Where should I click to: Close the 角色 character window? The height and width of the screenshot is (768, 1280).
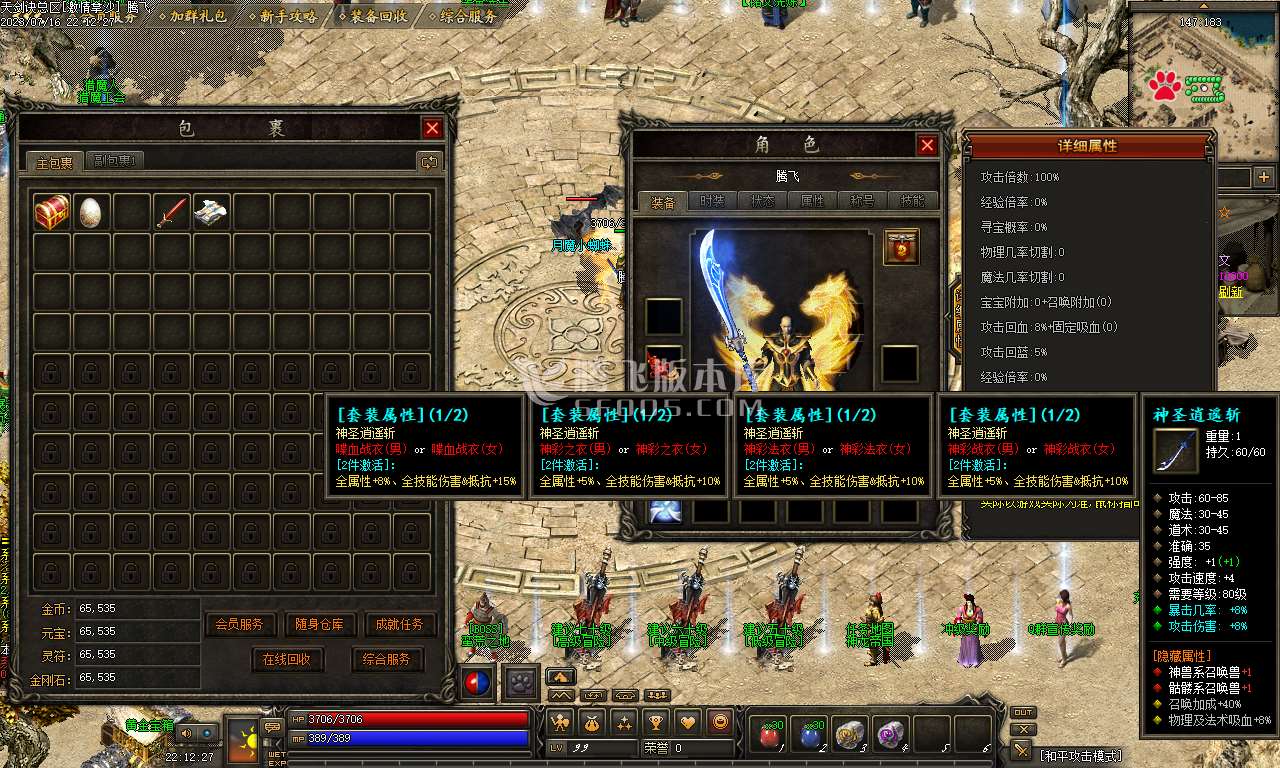[927, 146]
